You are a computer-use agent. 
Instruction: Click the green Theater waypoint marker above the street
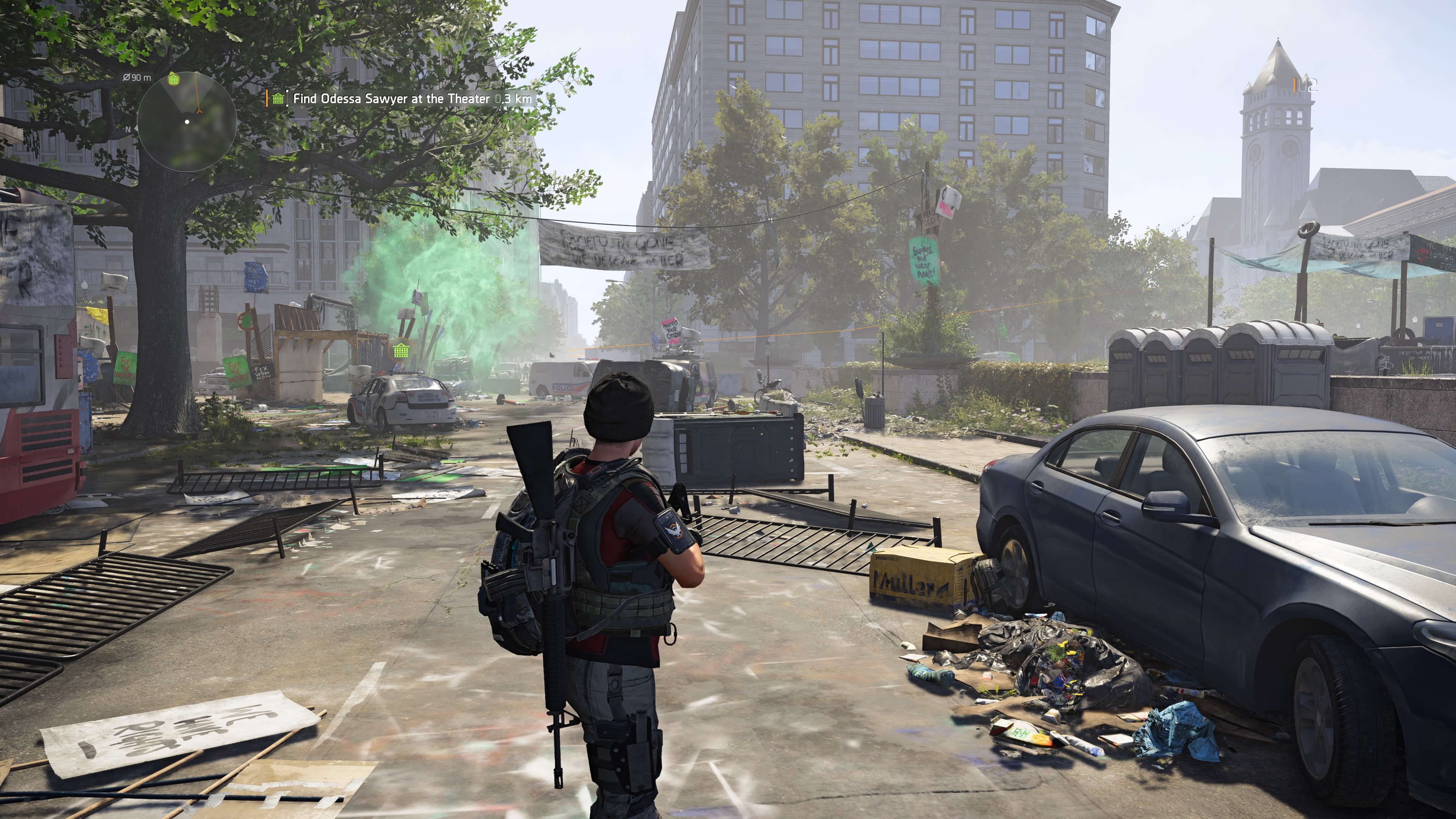(x=401, y=350)
